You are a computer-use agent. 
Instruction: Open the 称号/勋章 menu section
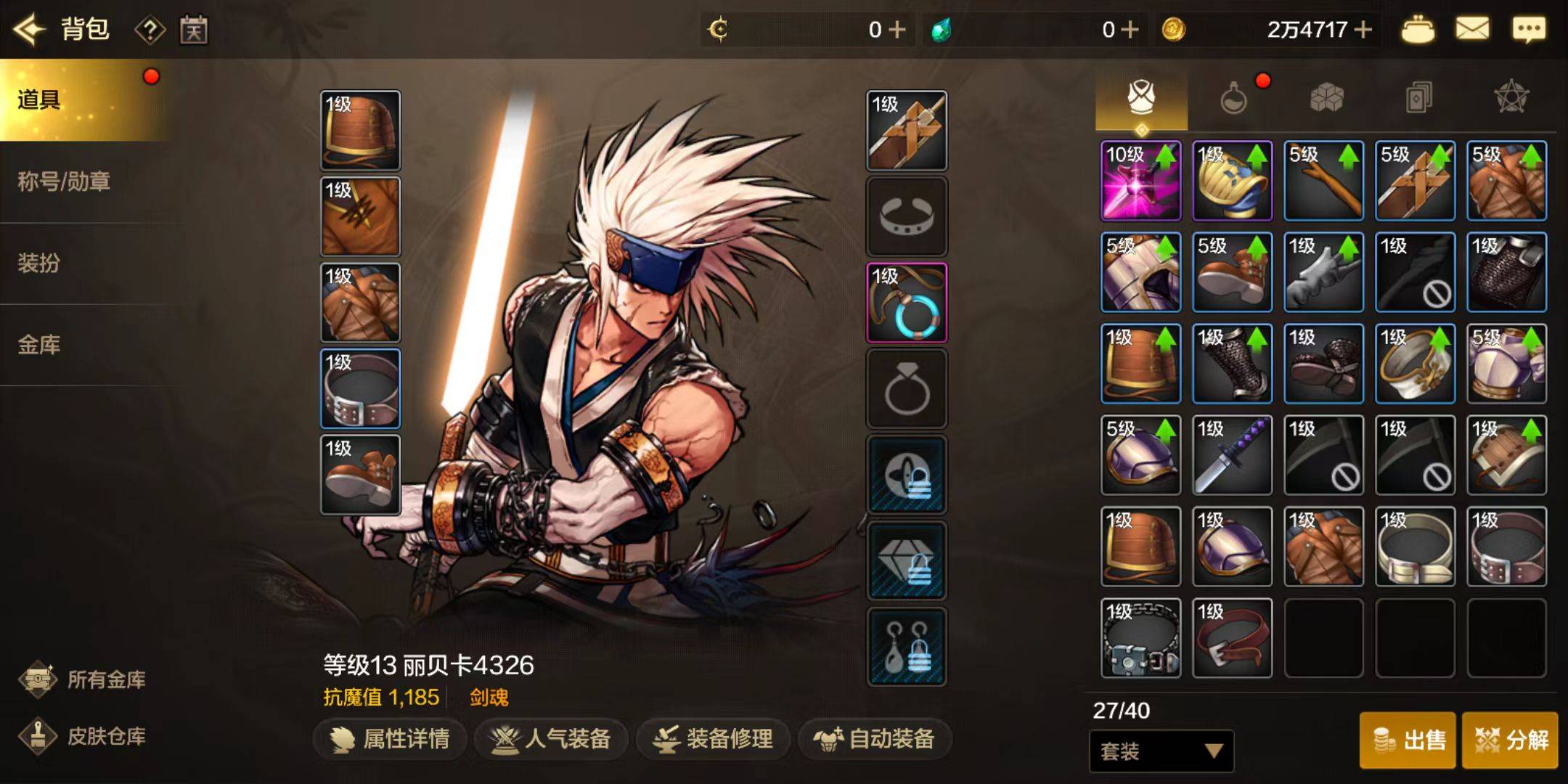tap(64, 181)
